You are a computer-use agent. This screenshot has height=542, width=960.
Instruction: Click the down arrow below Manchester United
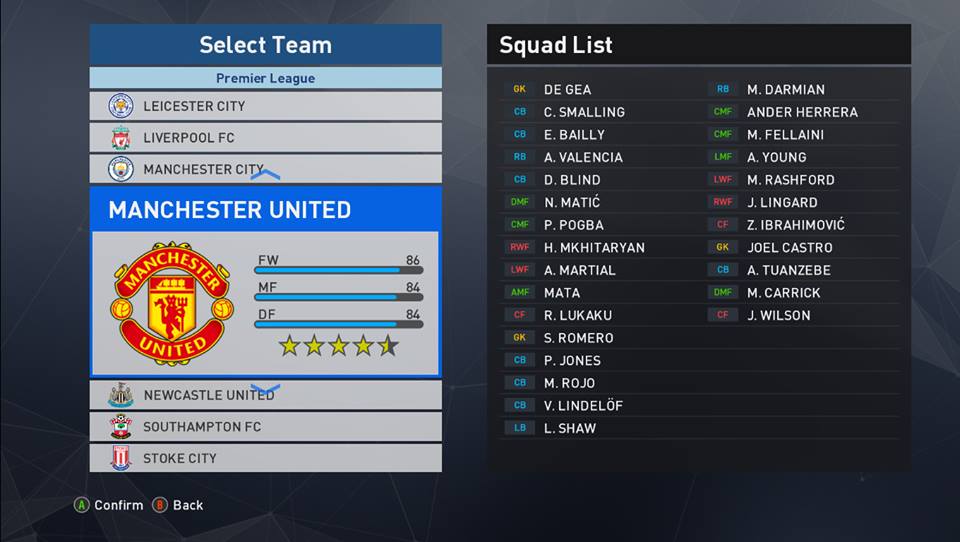click(265, 388)
